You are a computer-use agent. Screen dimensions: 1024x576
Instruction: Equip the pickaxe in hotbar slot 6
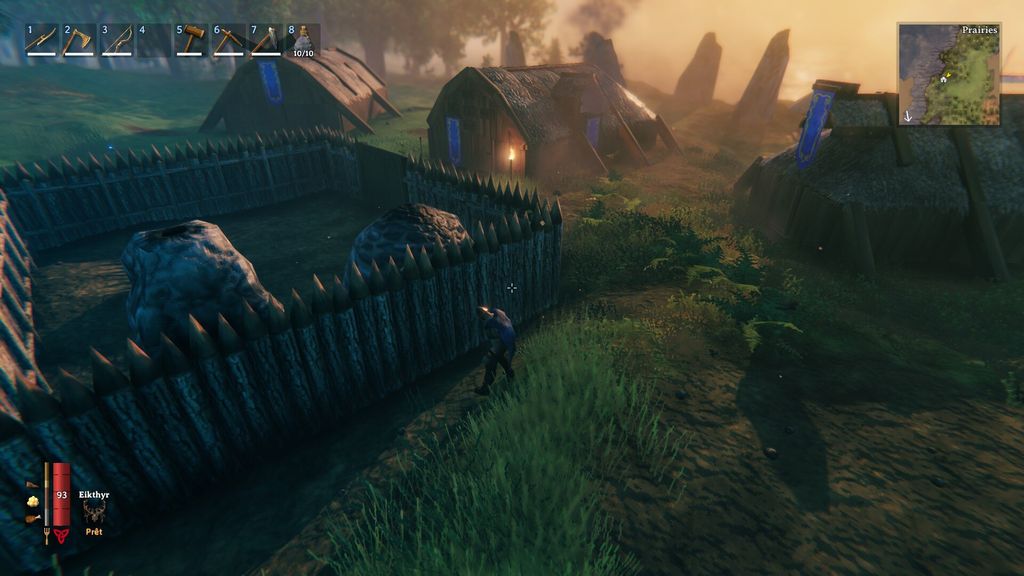click(x=229, y=40)
